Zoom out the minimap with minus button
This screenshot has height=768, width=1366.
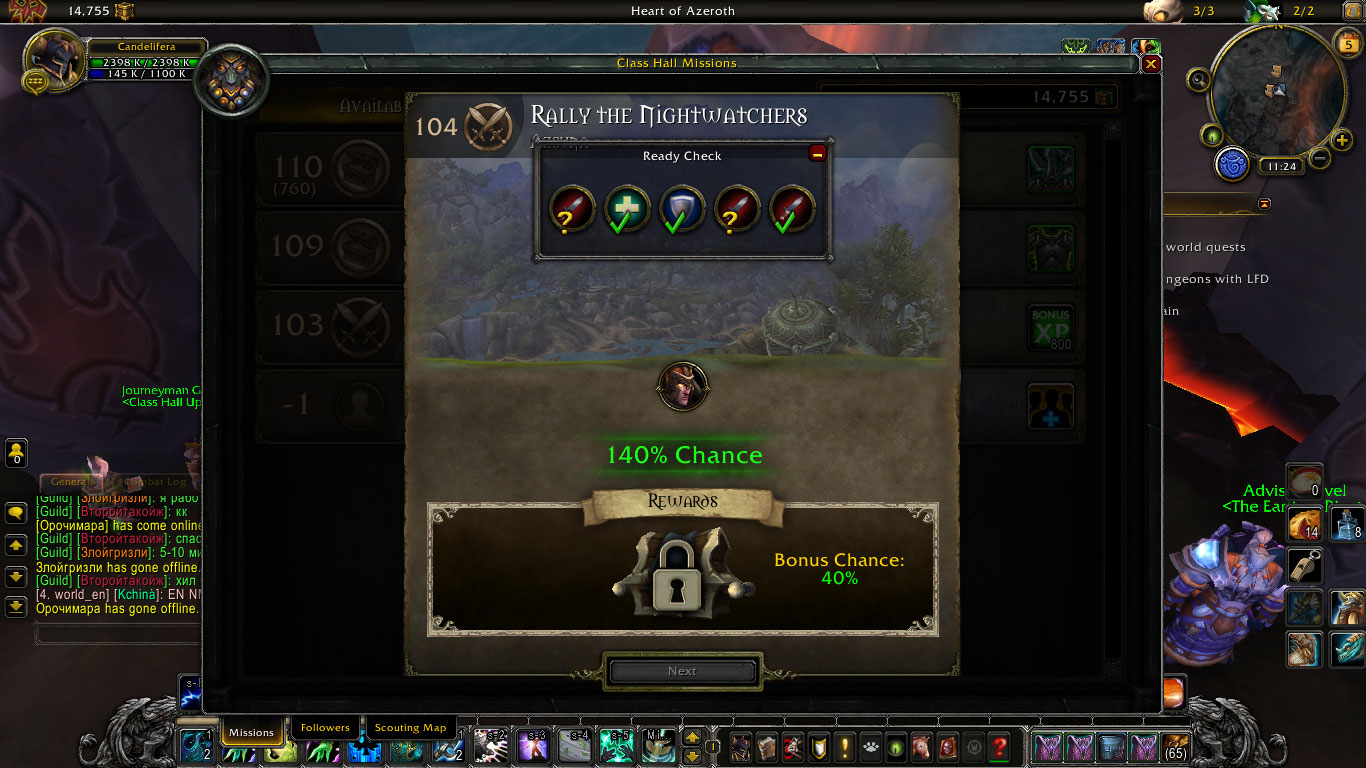tap(1319, 157)
